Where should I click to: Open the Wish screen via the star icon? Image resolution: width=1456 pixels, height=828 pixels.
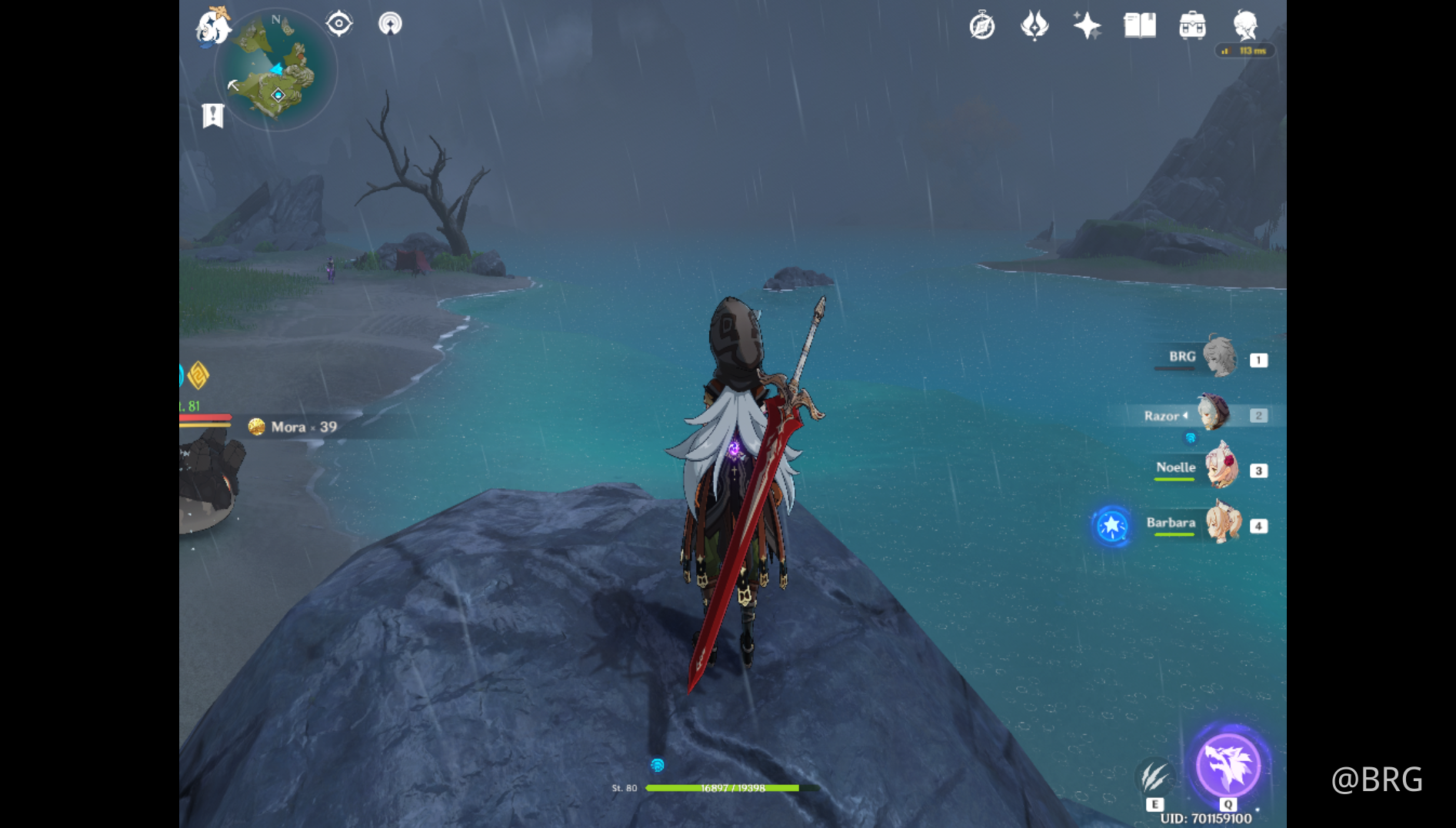pos(1087,25)
